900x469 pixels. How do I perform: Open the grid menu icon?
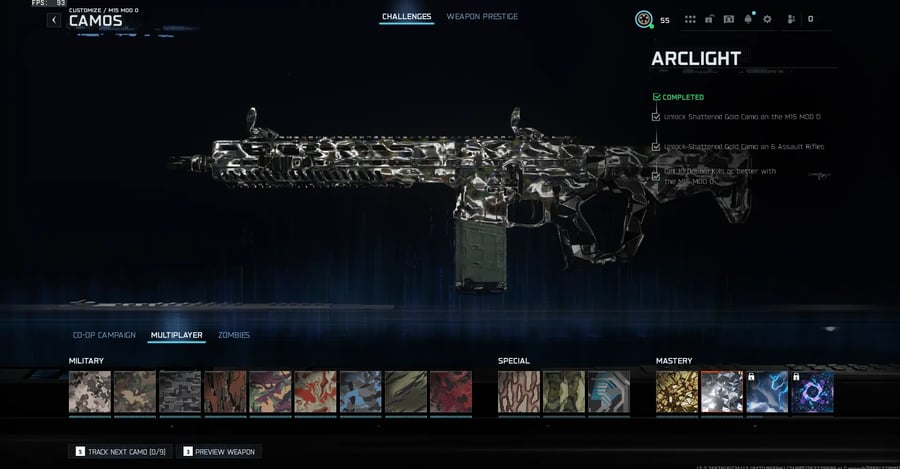[x=690, y=19]
